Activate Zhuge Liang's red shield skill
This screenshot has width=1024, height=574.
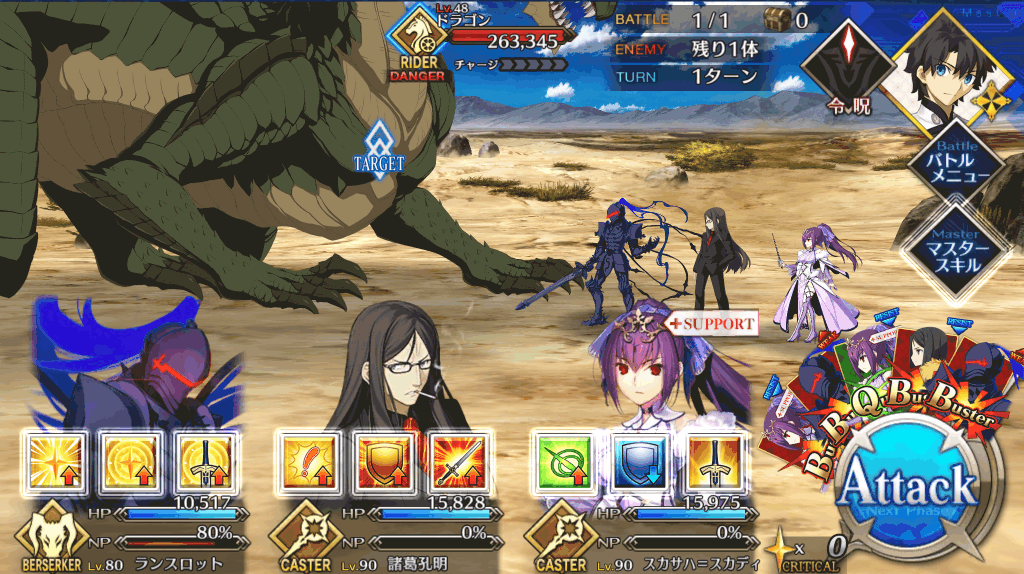[x=377, y=461]
